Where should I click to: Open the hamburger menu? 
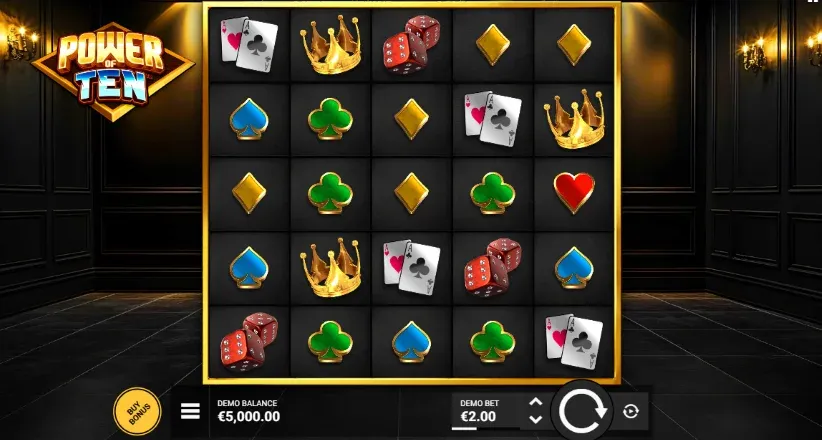190,410
